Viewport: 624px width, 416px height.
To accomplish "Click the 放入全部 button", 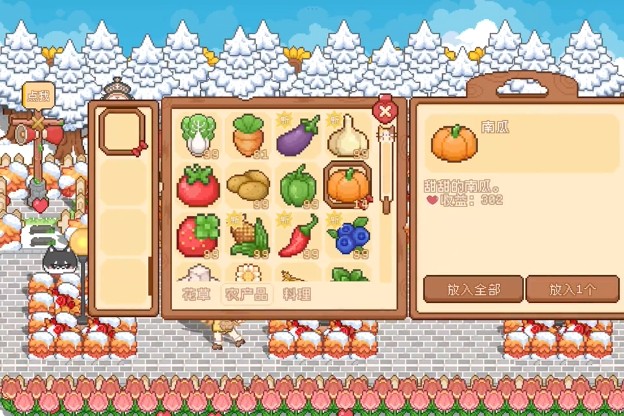I will (x=472, y=289).
